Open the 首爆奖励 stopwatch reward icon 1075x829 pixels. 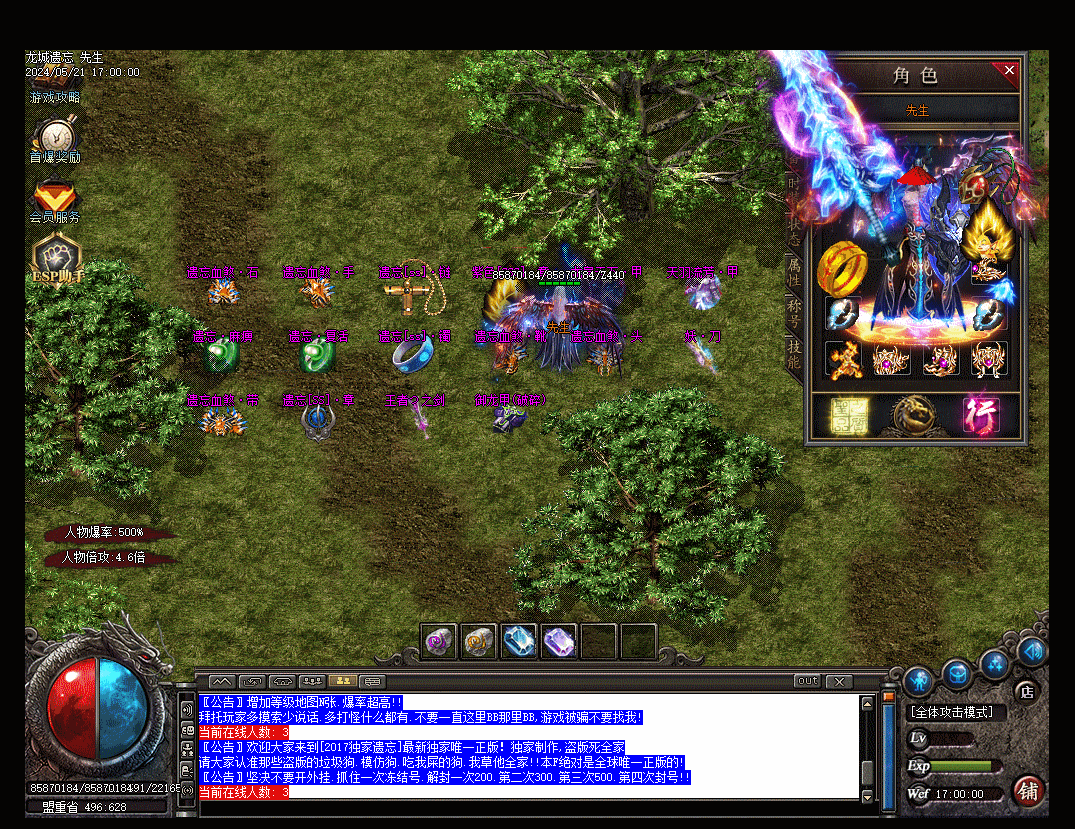coord(55,139)
